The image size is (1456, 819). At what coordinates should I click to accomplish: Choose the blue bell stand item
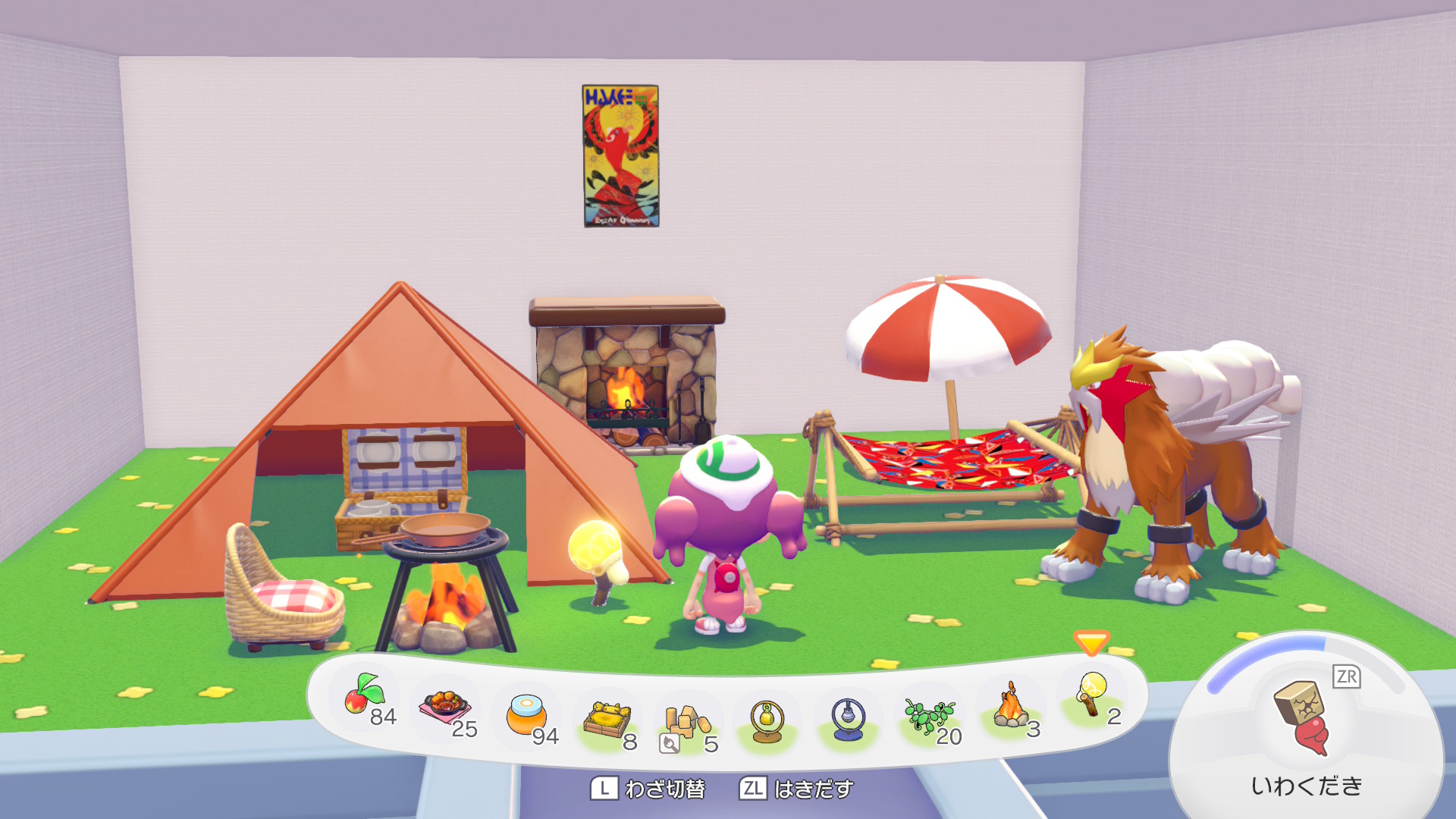(848, 719)
